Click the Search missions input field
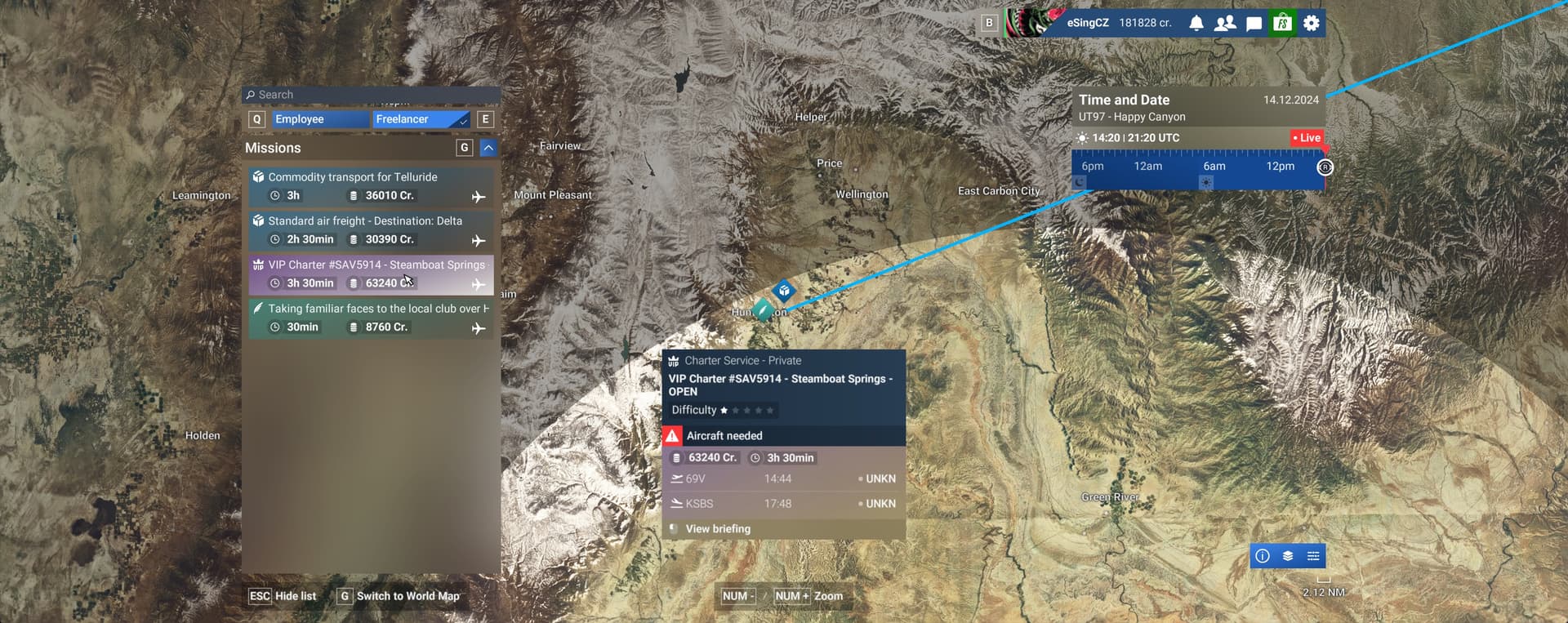This screenshot has width=1568, height=623. (370, 94)
